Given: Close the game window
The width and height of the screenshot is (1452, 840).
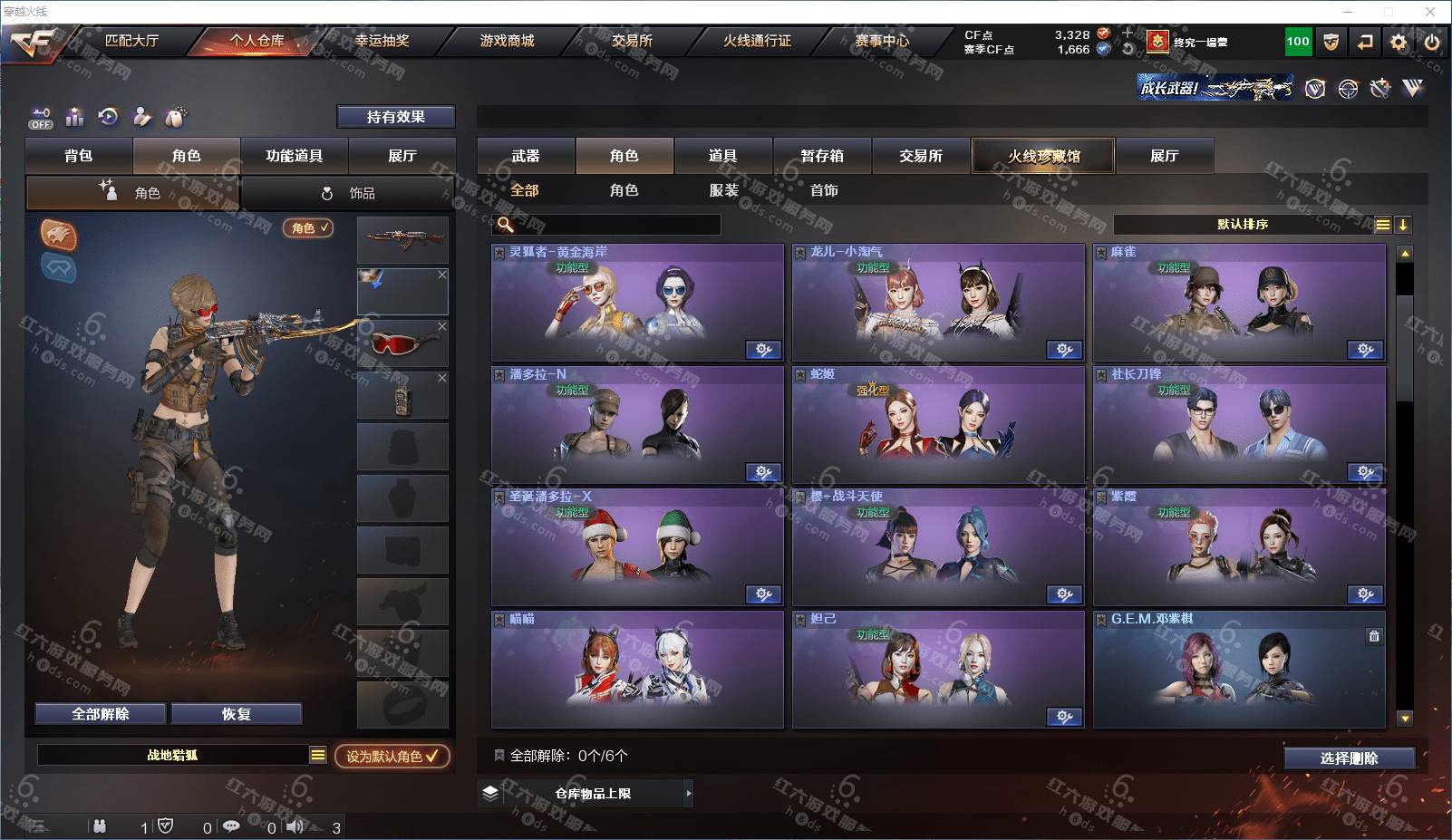Looking at the screenshot, I should click(1430, 12).
